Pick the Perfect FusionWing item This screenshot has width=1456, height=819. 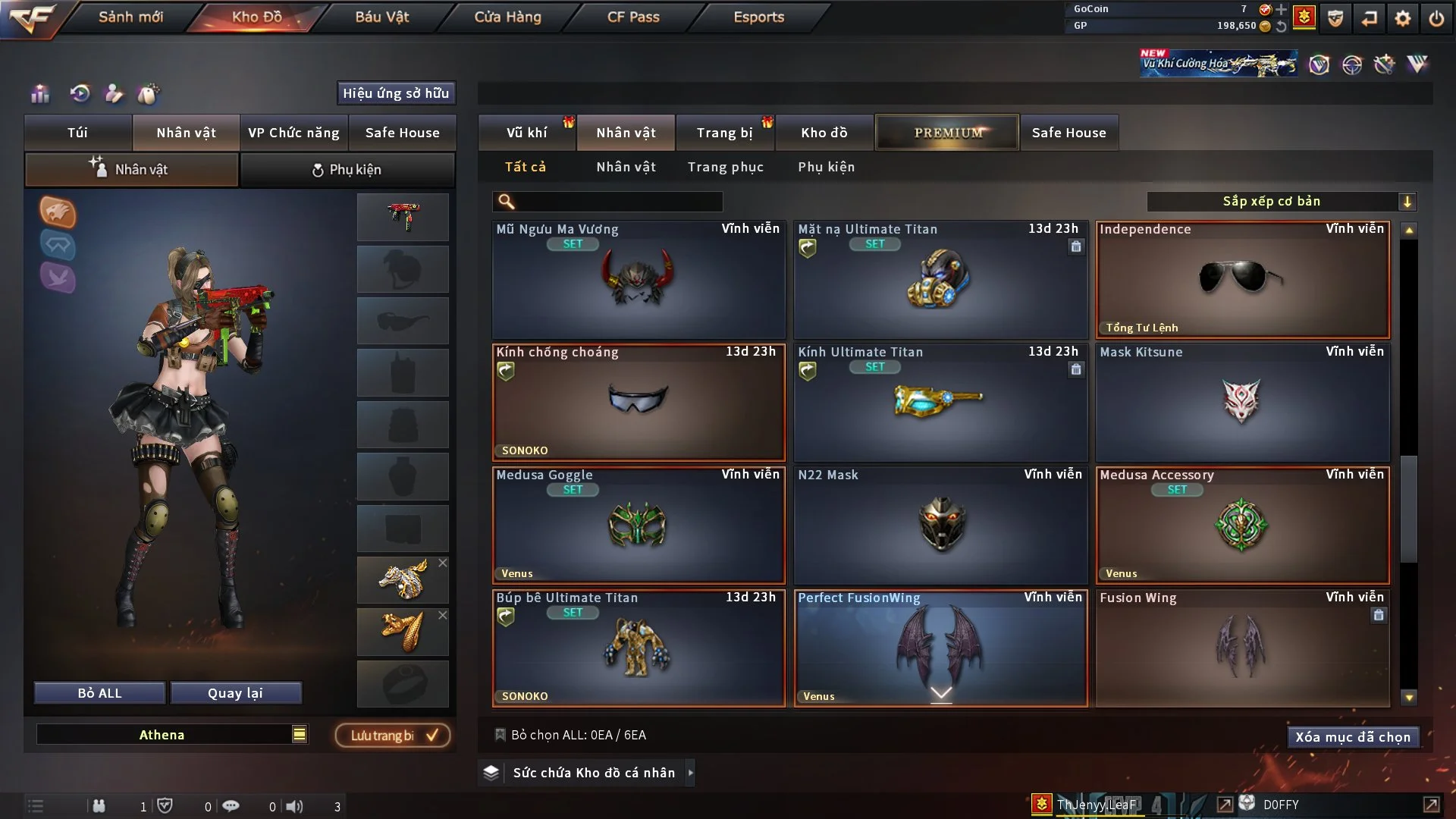[940, 648]
